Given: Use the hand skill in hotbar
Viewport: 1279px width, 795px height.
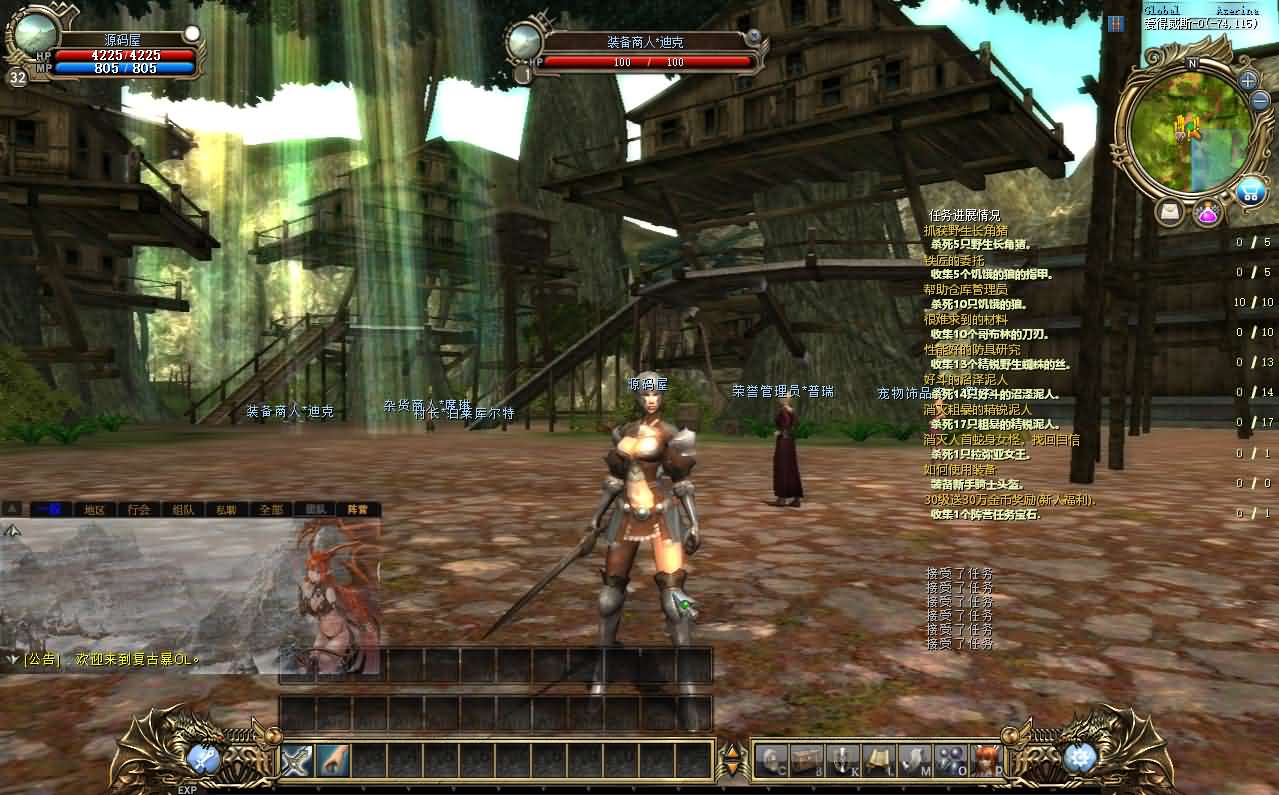Looking at the screenshot, I should (x=333, y=761).
